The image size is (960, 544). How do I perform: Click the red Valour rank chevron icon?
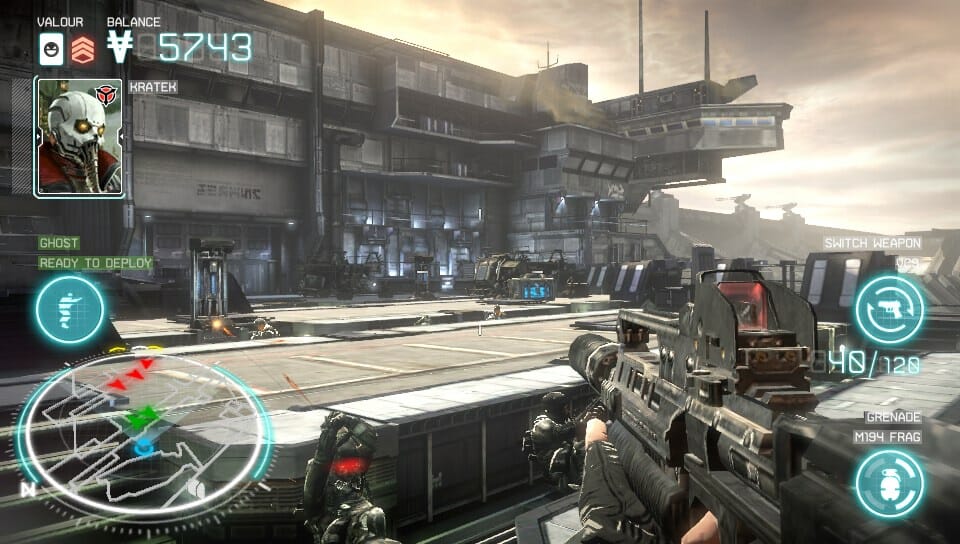pos(82,48)
